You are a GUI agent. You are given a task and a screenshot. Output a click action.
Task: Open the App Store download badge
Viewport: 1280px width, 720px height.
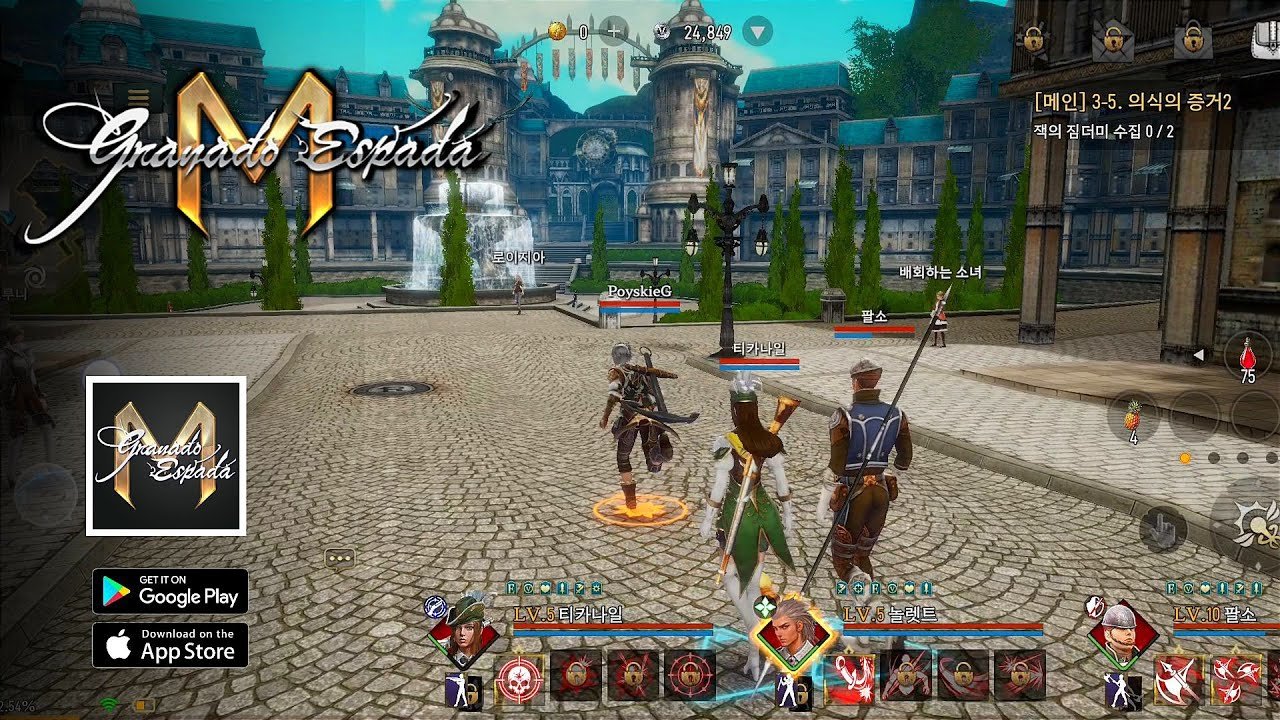[x=170, y=647]
